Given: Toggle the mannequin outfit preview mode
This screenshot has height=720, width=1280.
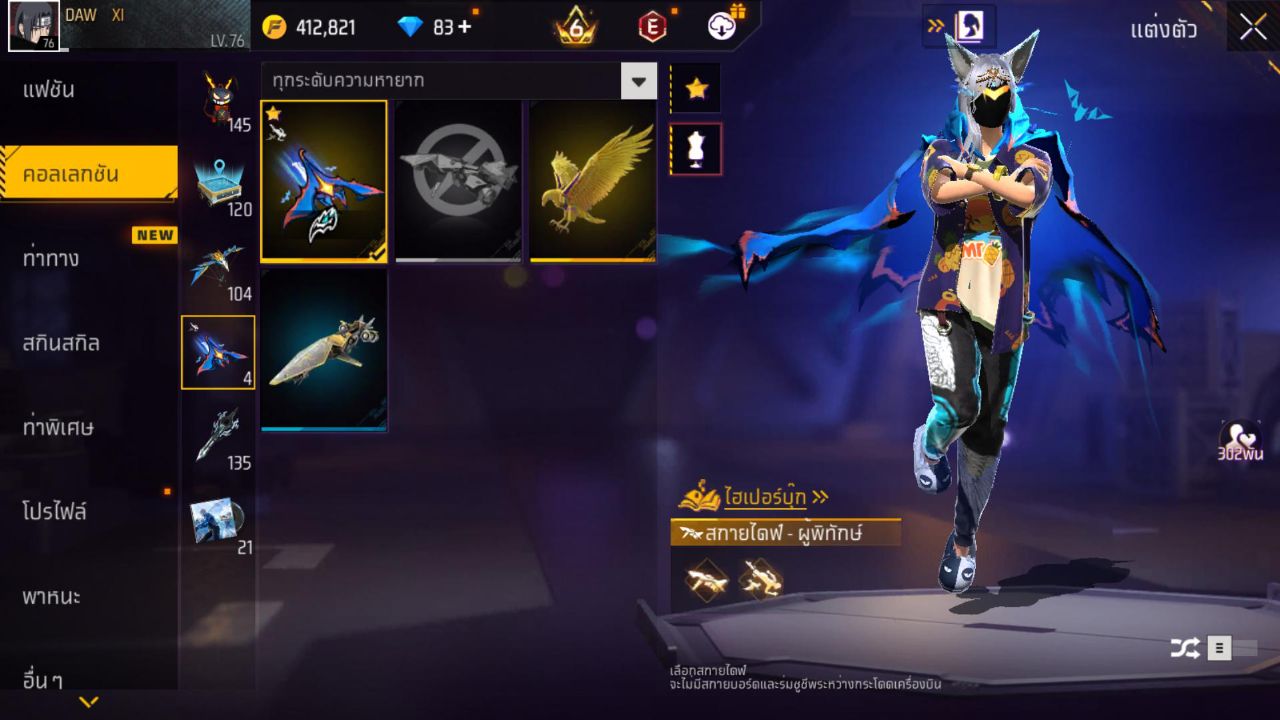Looking at the screenshot, I should click(695, 147).
